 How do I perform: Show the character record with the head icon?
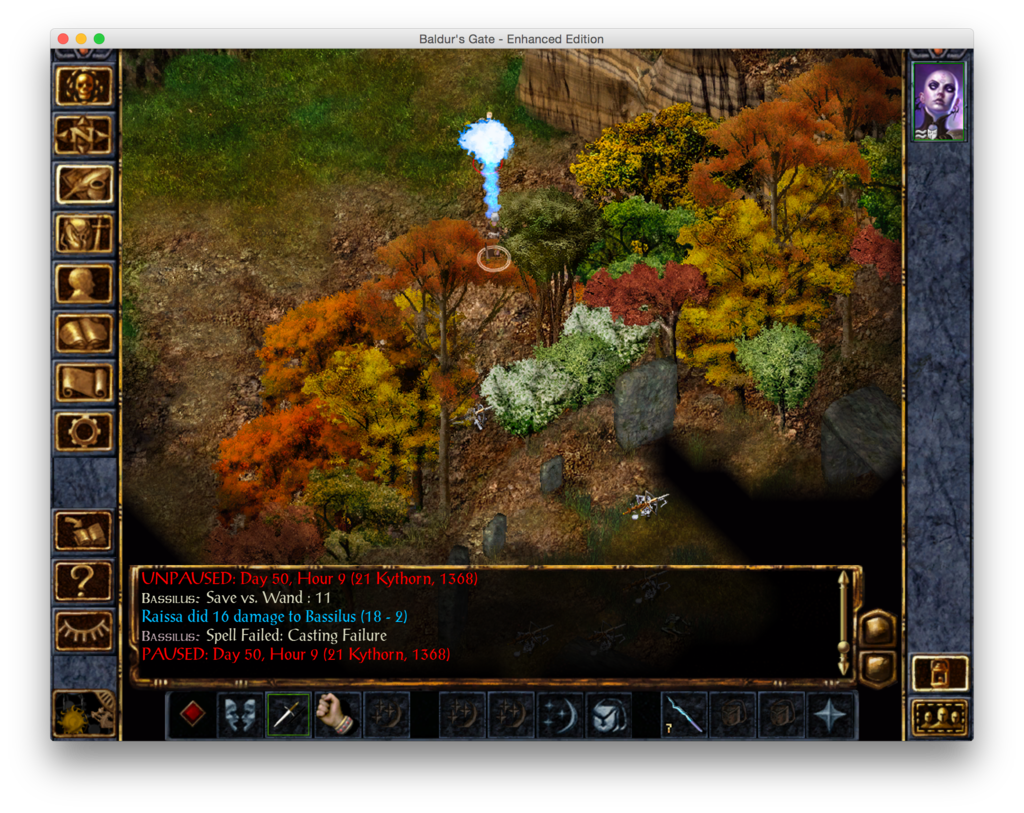coord(83,283)
